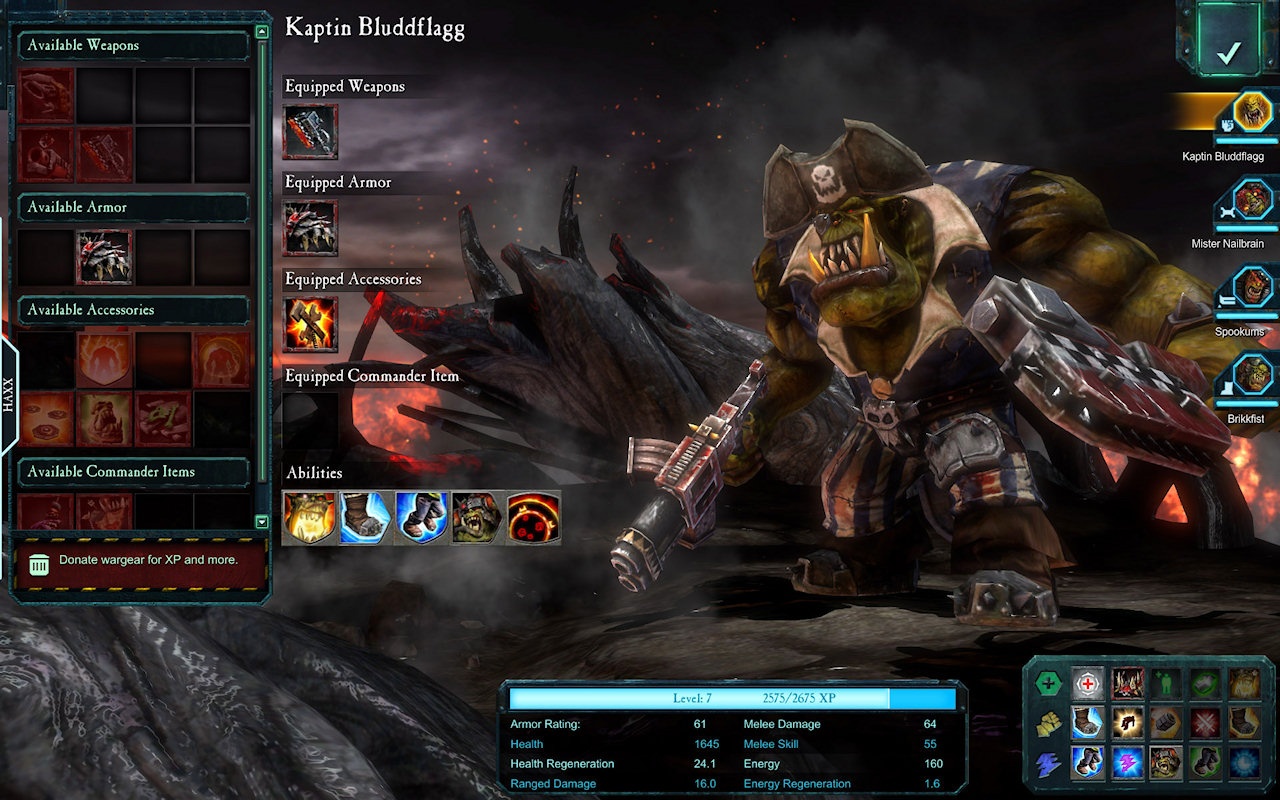Click the green hexagon plus discipline icon
Image resolution: width=1280 pixels, height=800 pixels.
click(1047, 684)
